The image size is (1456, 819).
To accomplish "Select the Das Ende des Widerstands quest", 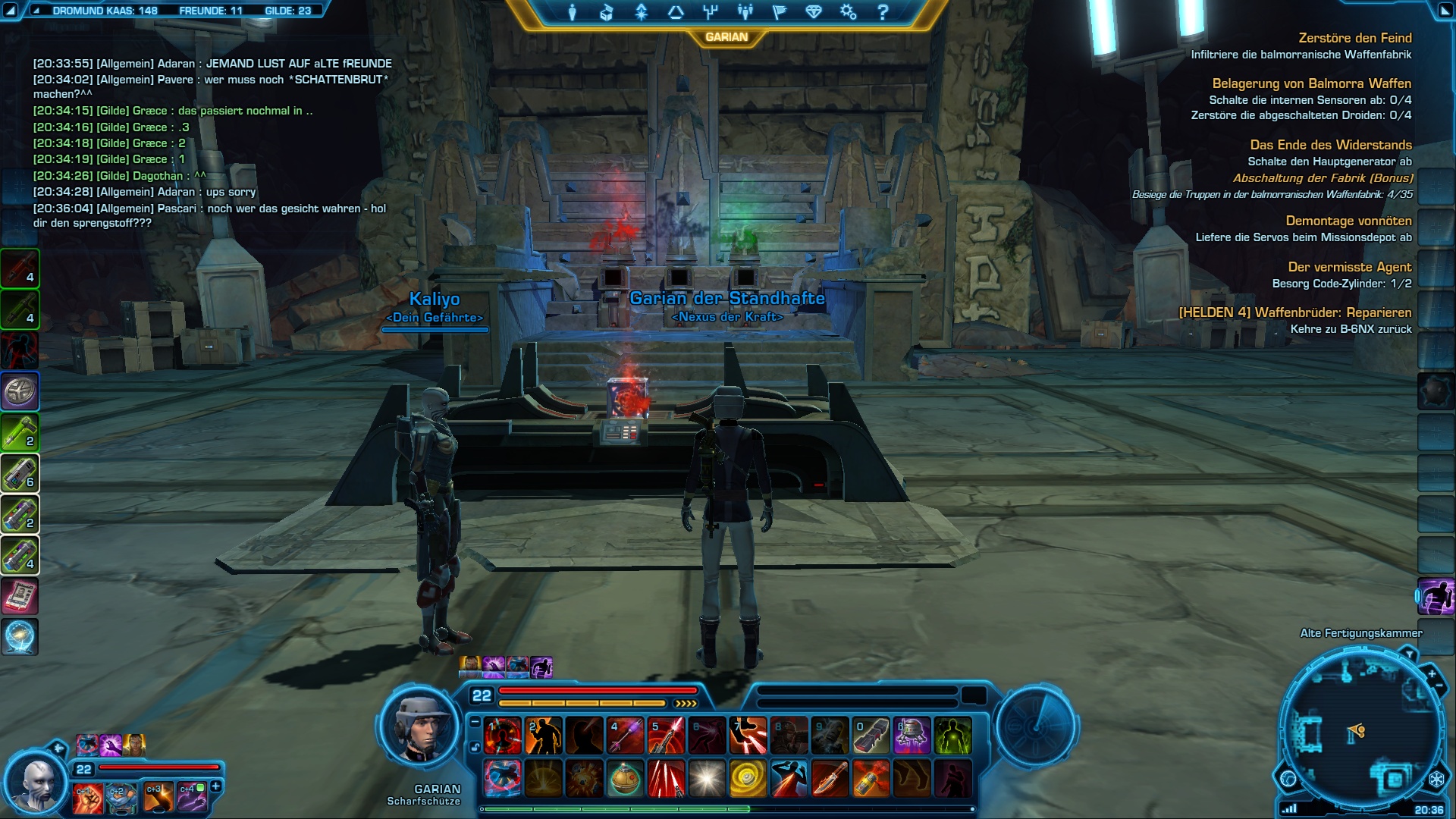I will point(1330,145).
